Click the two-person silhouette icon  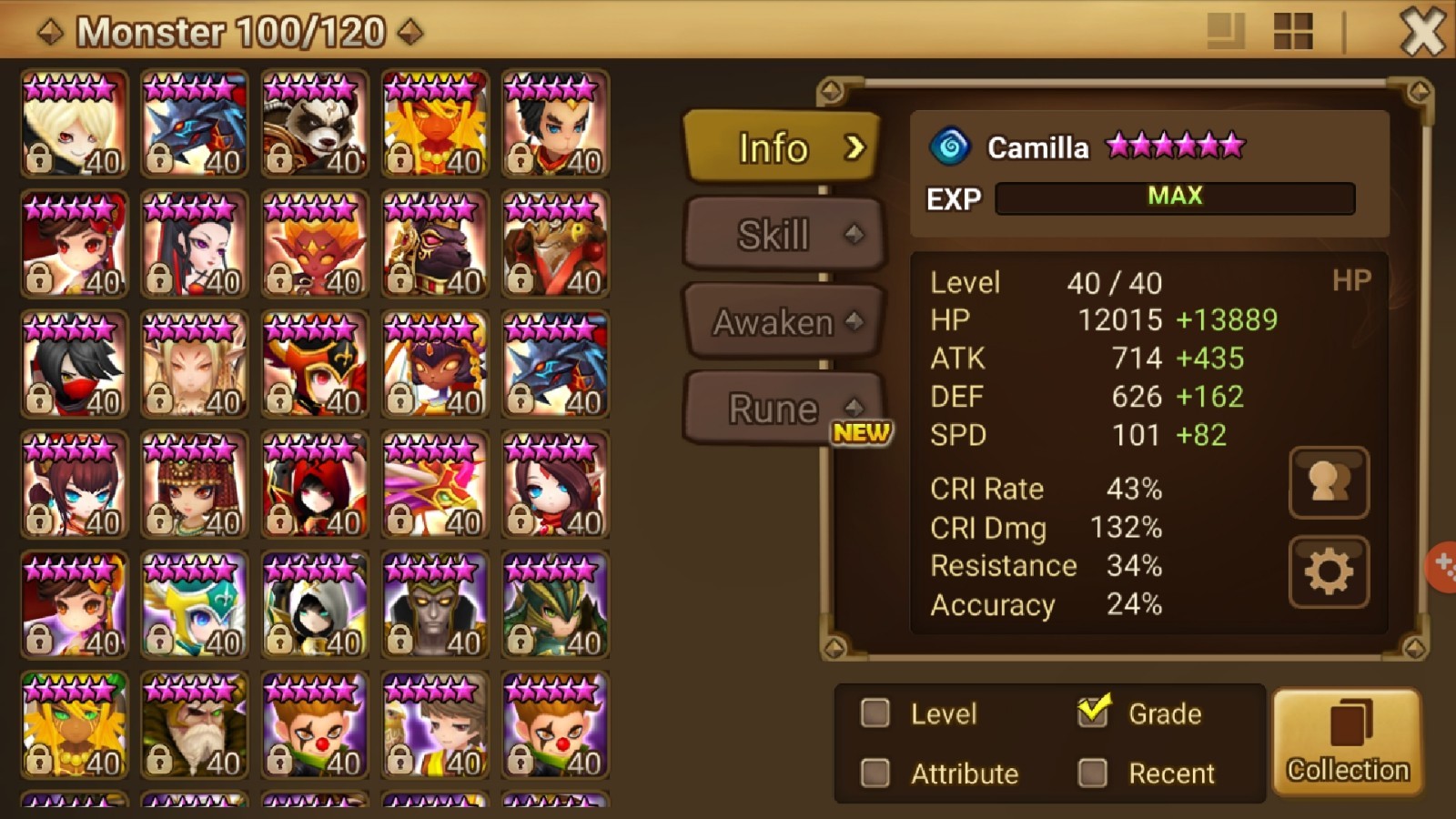pos(1328,482)
